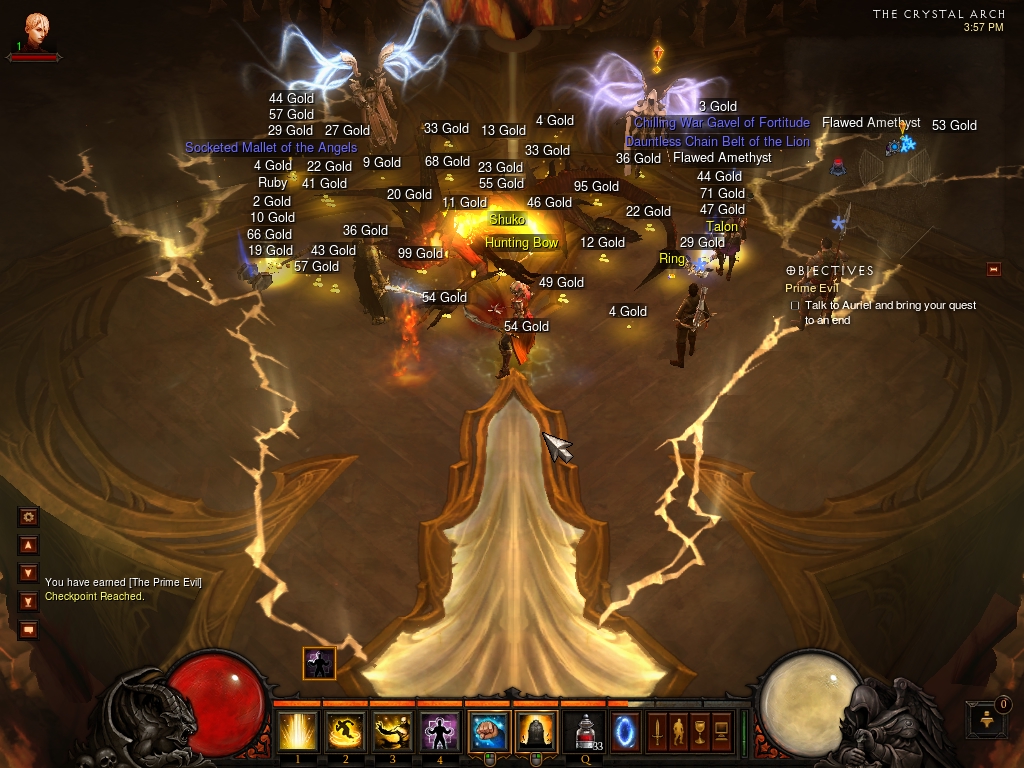Screen dimensions: 1024x768
Task: Trigger the purple silhouette skill in slot 4
Action: (x=441, y=731)
